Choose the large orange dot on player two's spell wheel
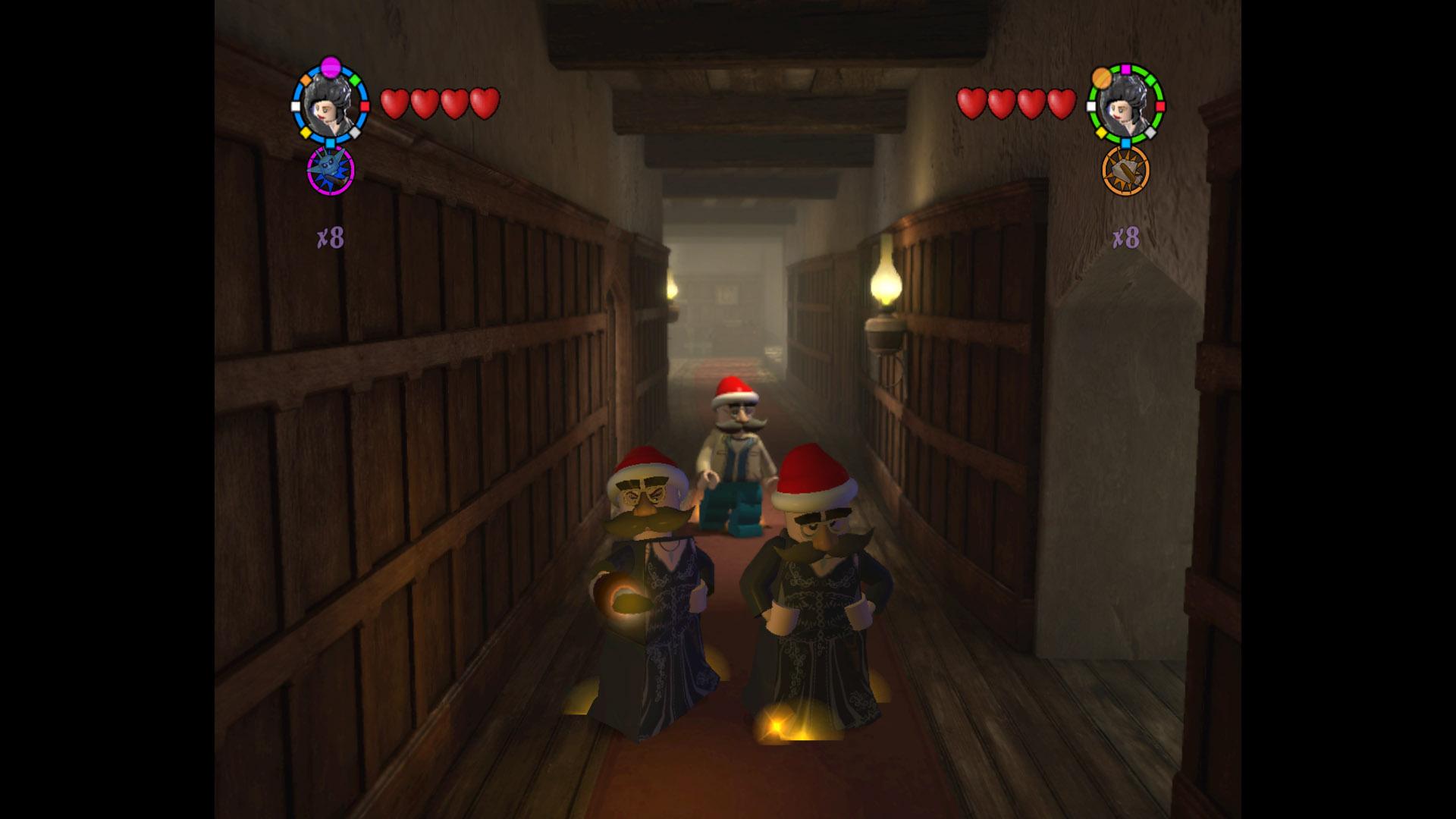 point(1102,77)
